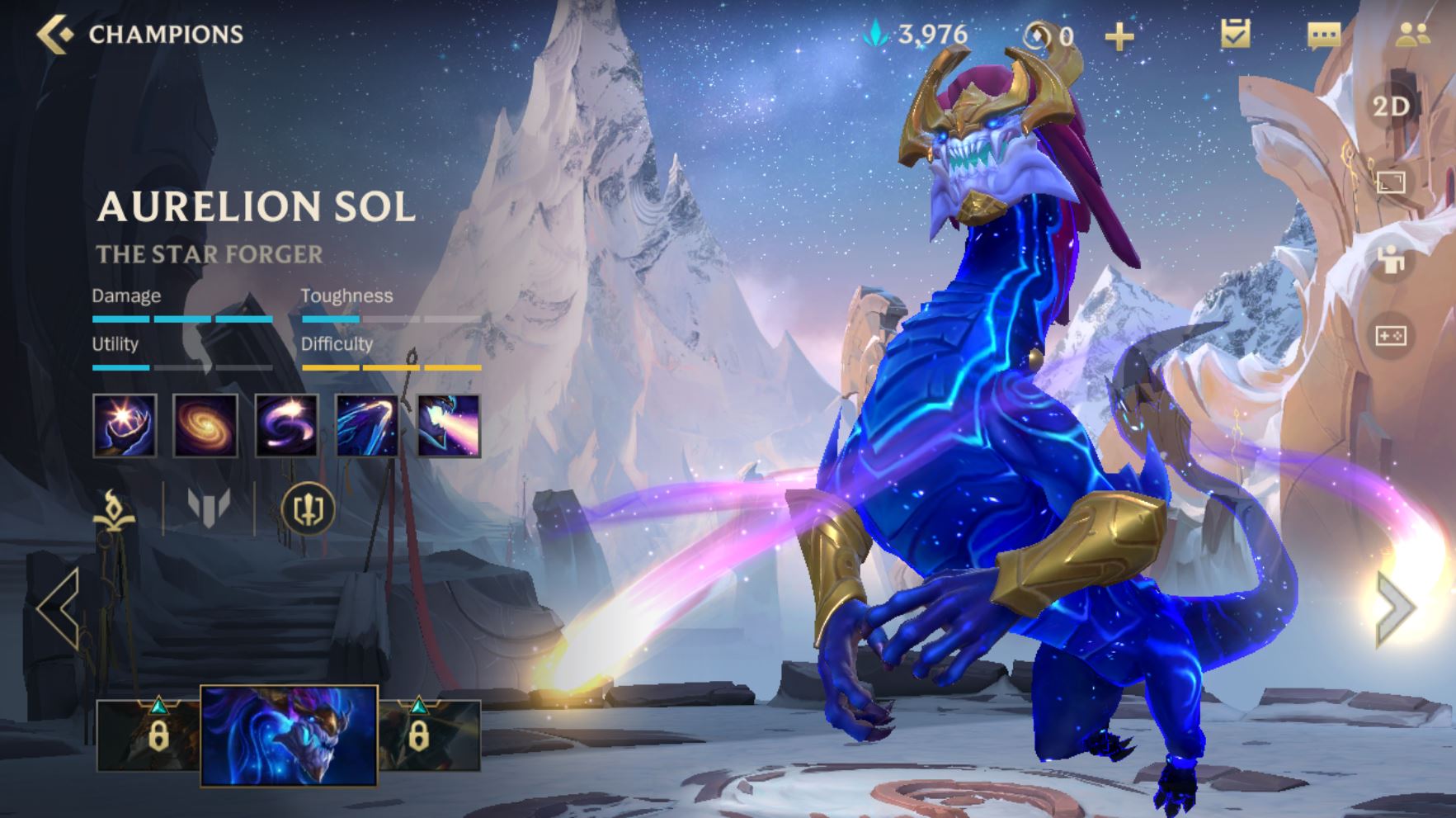Switch to the 2D splash art view

tap(1391, 106)
